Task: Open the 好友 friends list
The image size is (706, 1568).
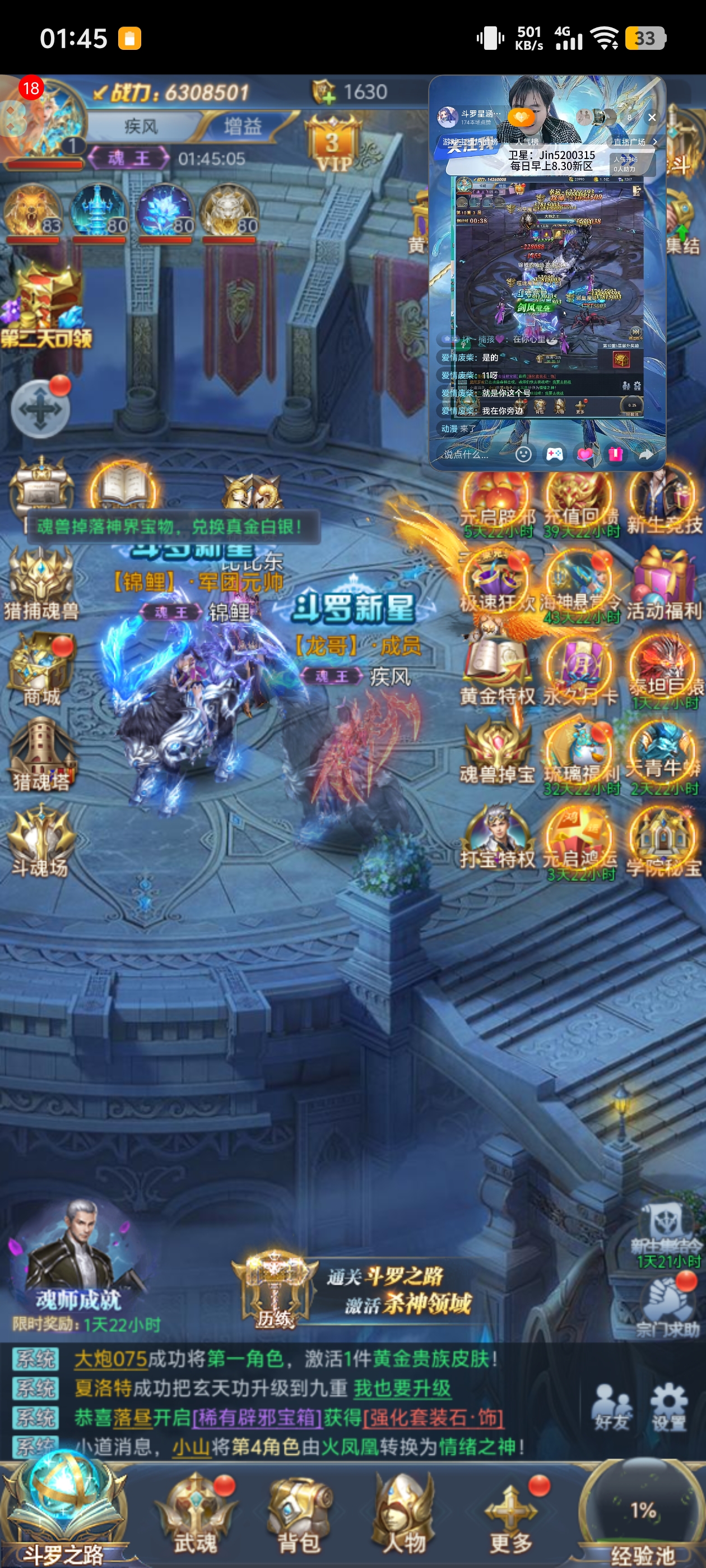Action: (x=611, y=1406)
